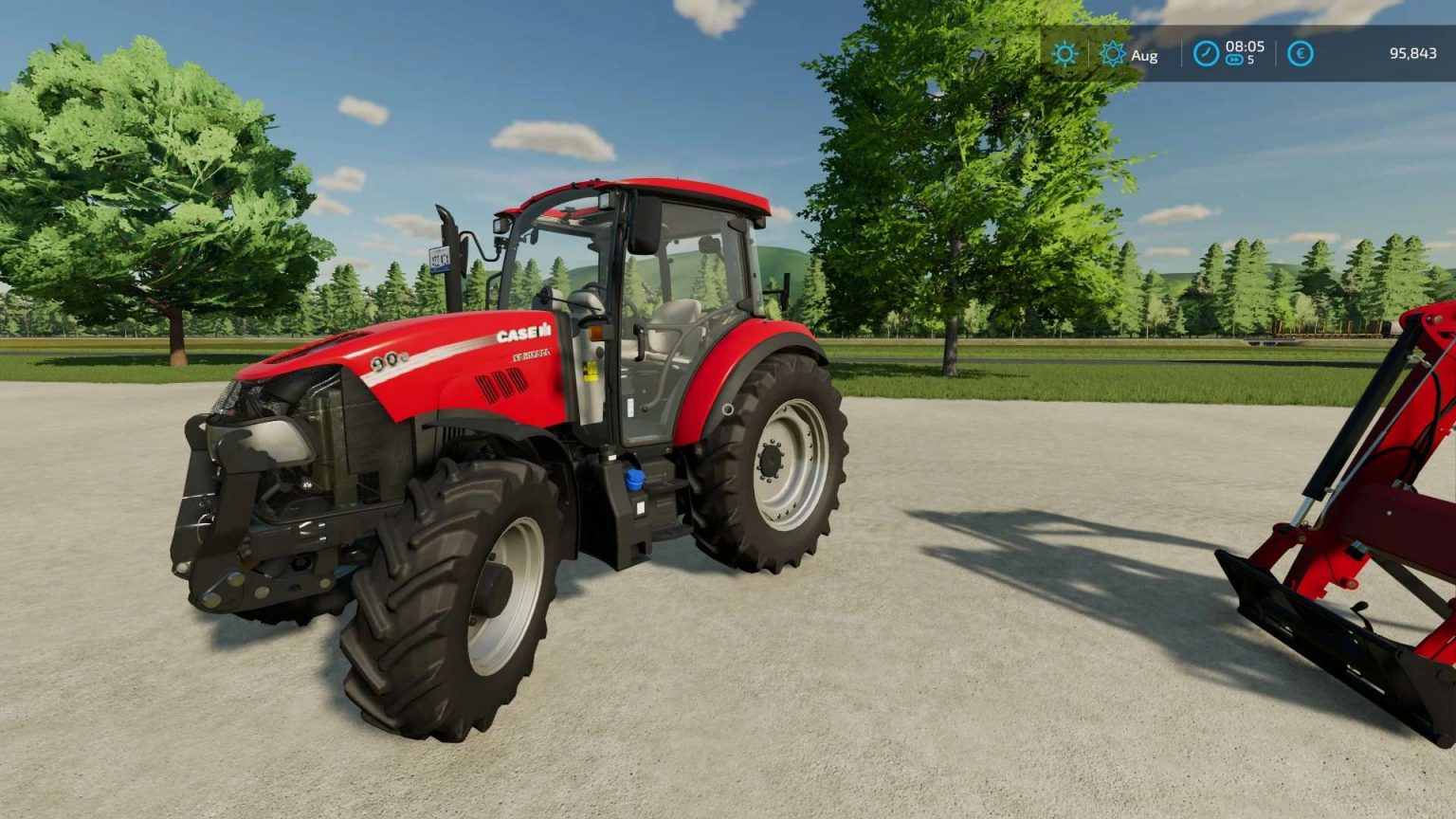
Task: Click the Aug month label
Action: point(1143,55)
